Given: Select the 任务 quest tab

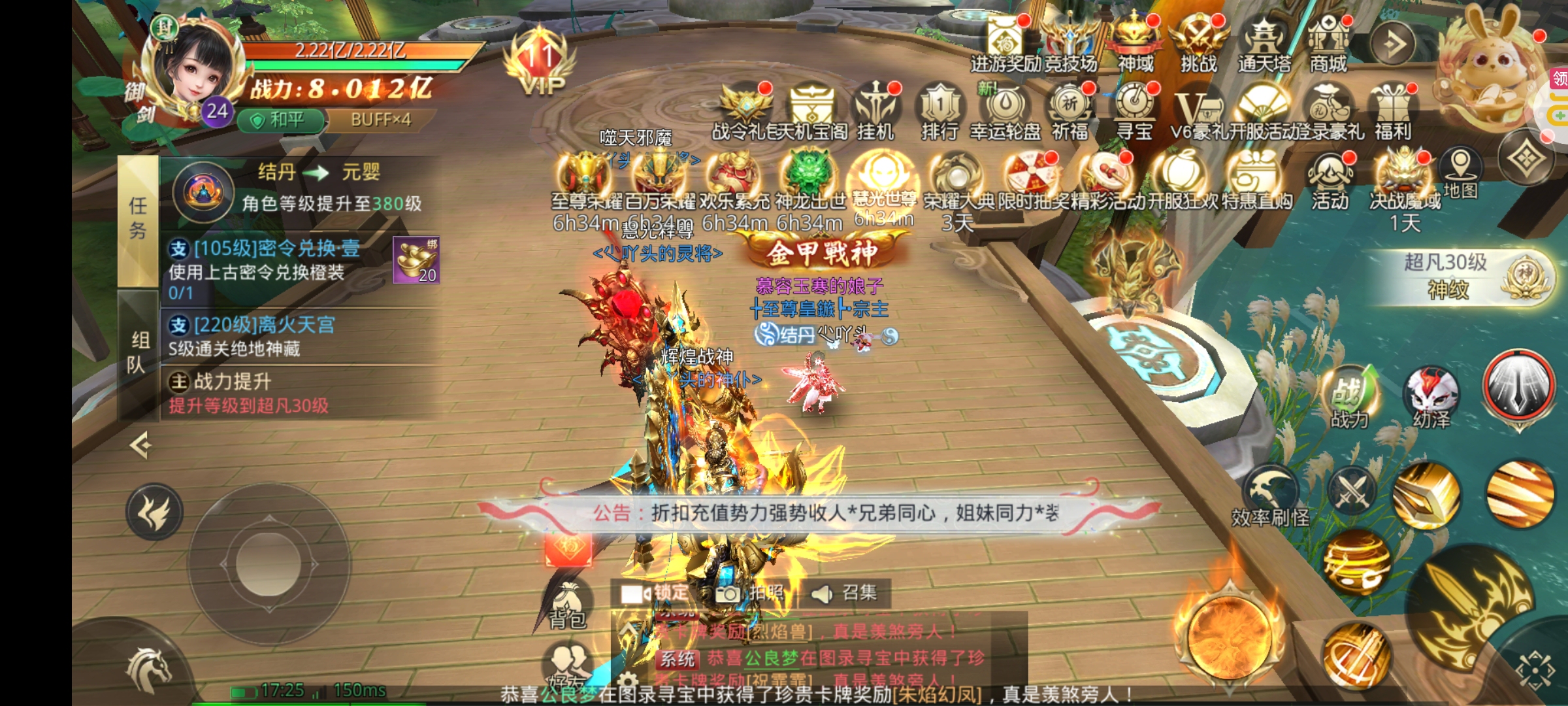Looking at the screenshot, I should click(x=138, y=219).
